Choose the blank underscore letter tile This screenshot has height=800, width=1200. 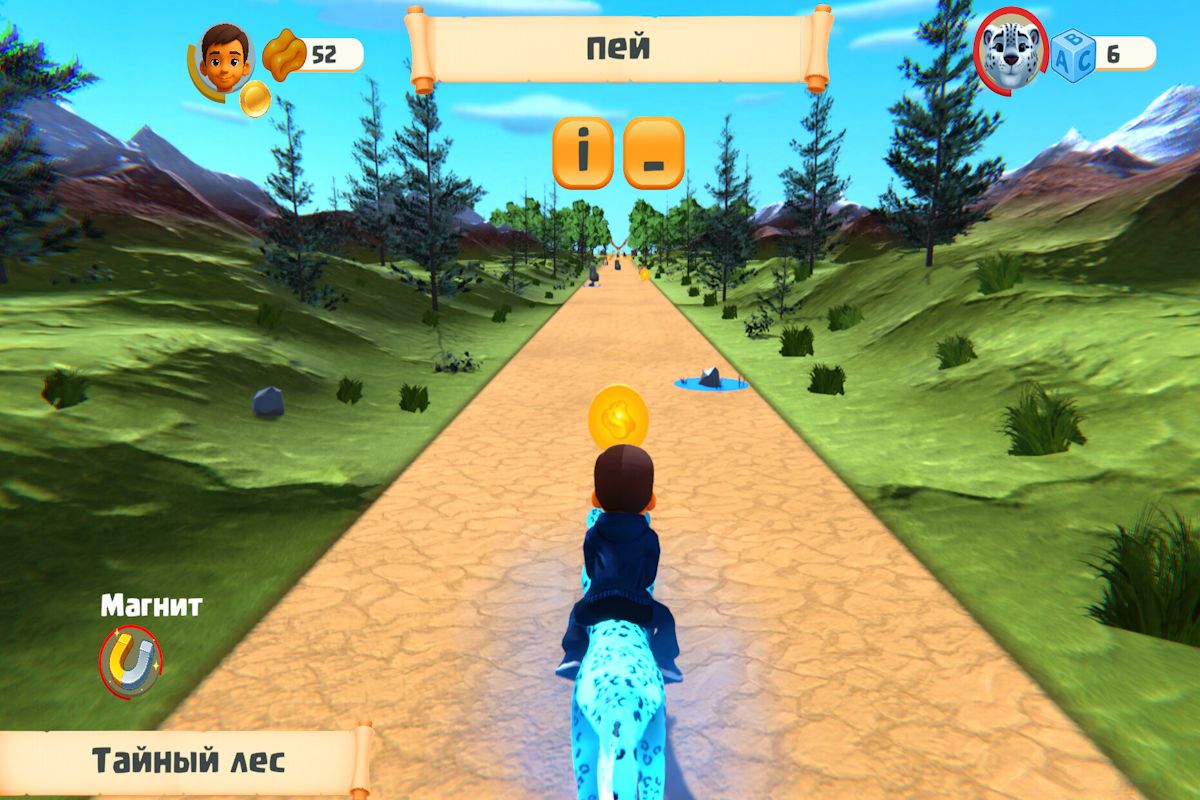click(x=653, y=153)
